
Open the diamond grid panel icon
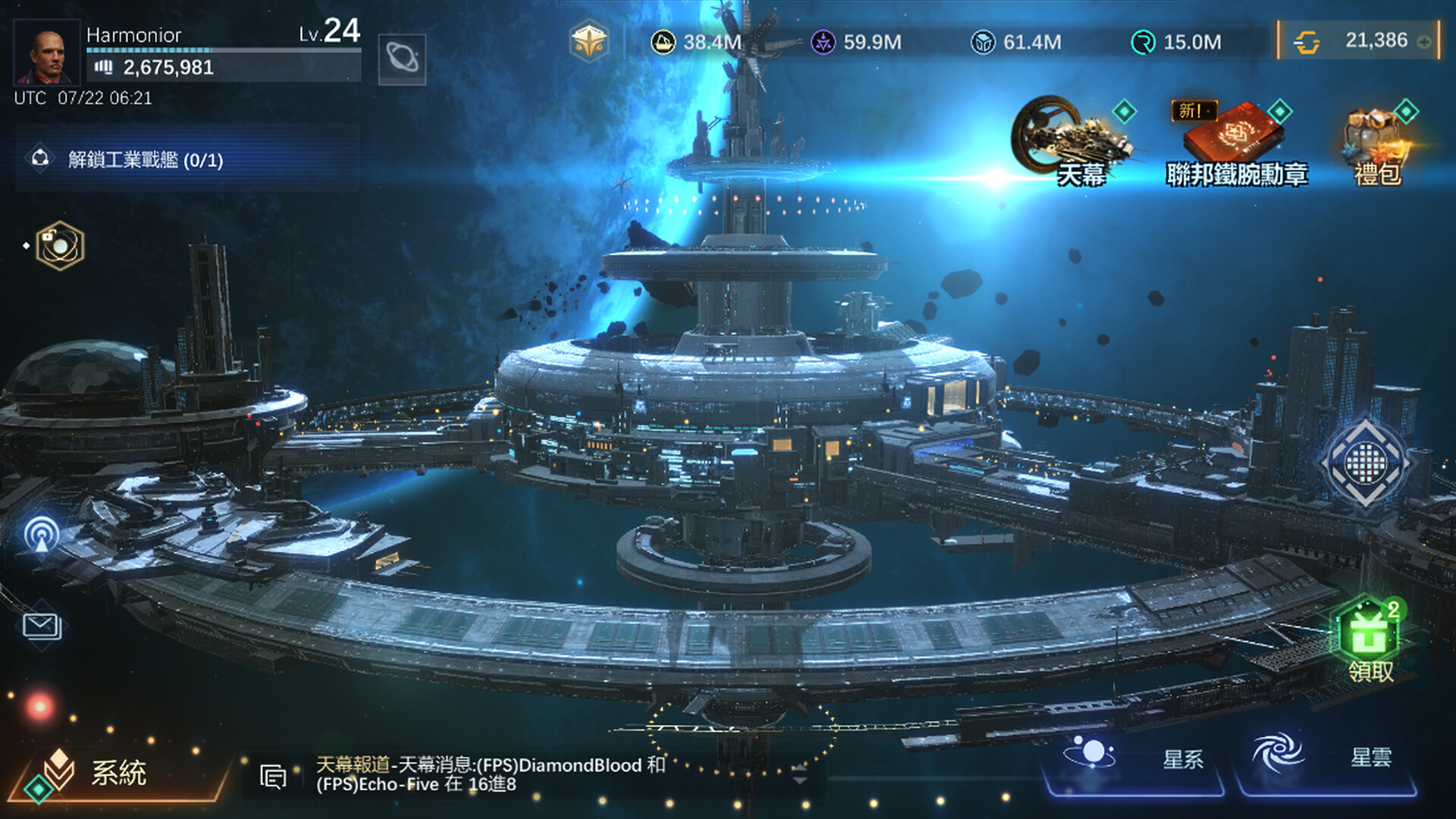(1366, 463)
